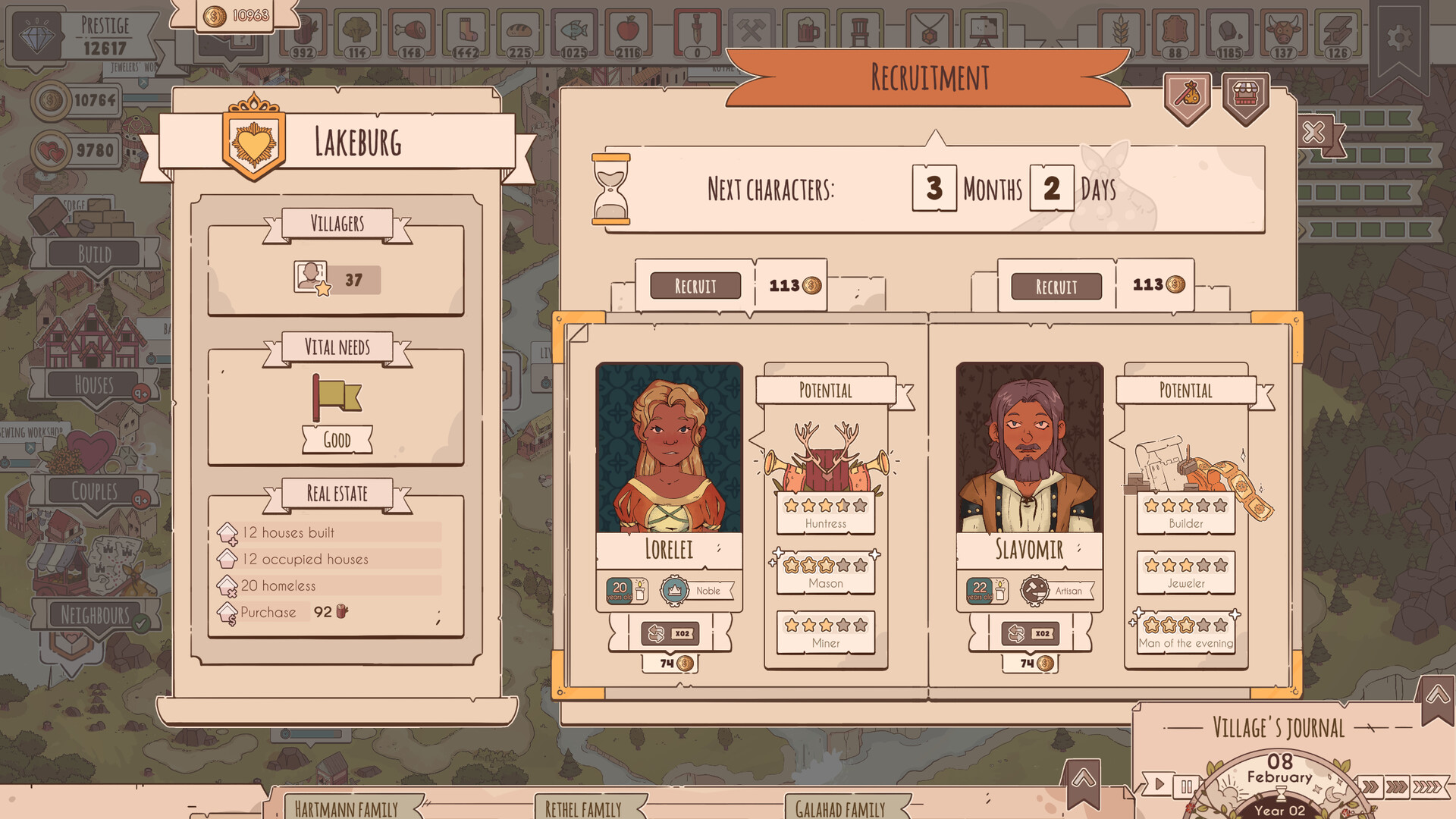Recruit Lorelei for 113 coins
1456x819 pixels.
point(695,286)
